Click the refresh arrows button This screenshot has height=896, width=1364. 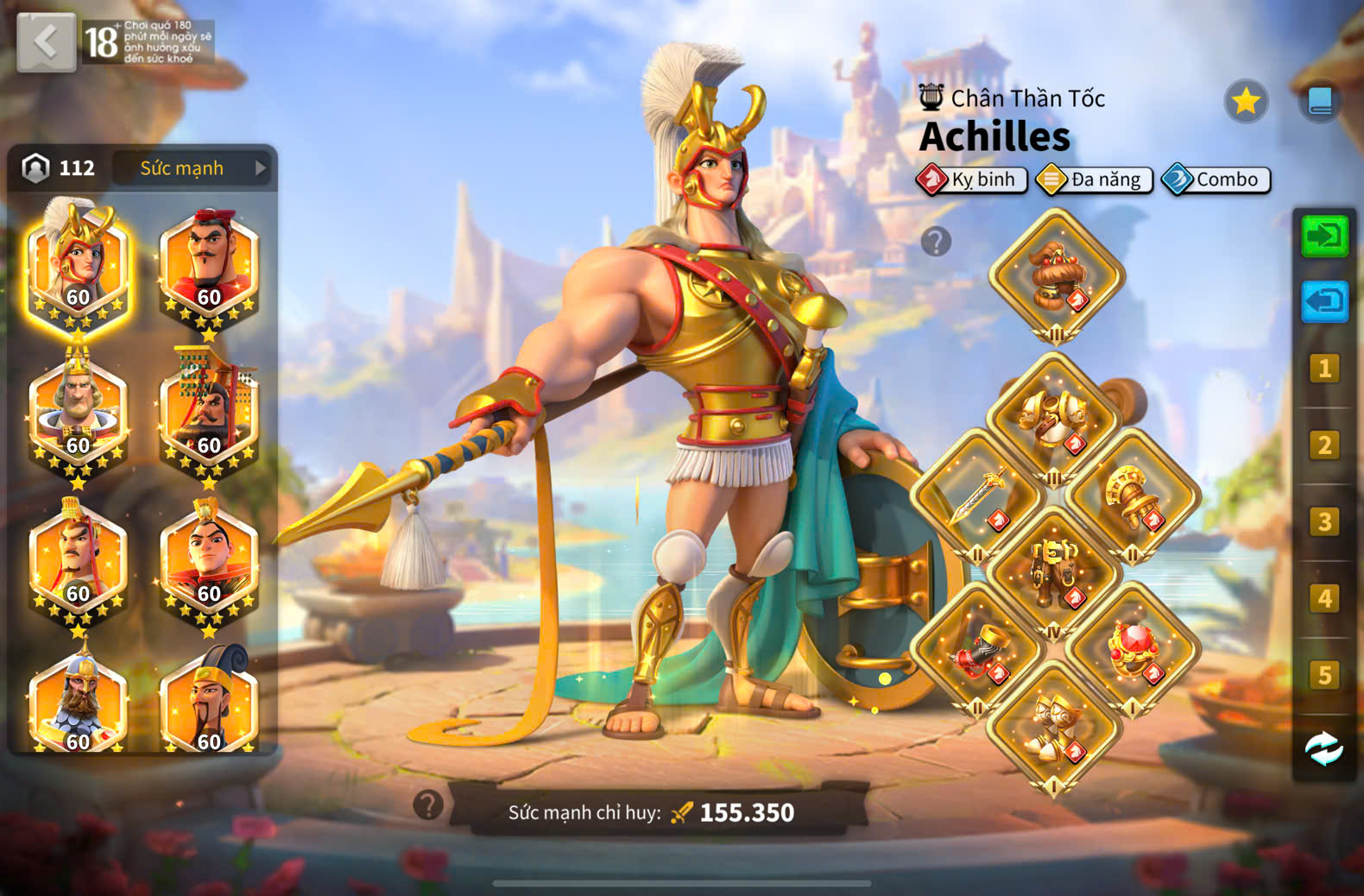point(1324,748)
